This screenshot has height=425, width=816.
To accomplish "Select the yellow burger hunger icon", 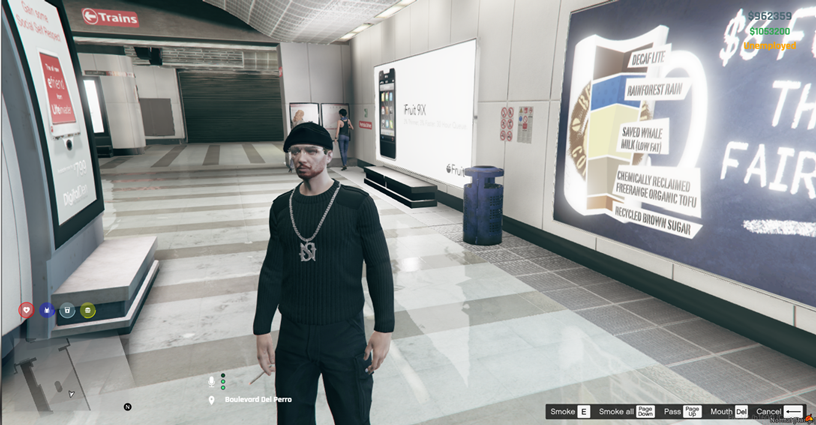I will [88, 310].
